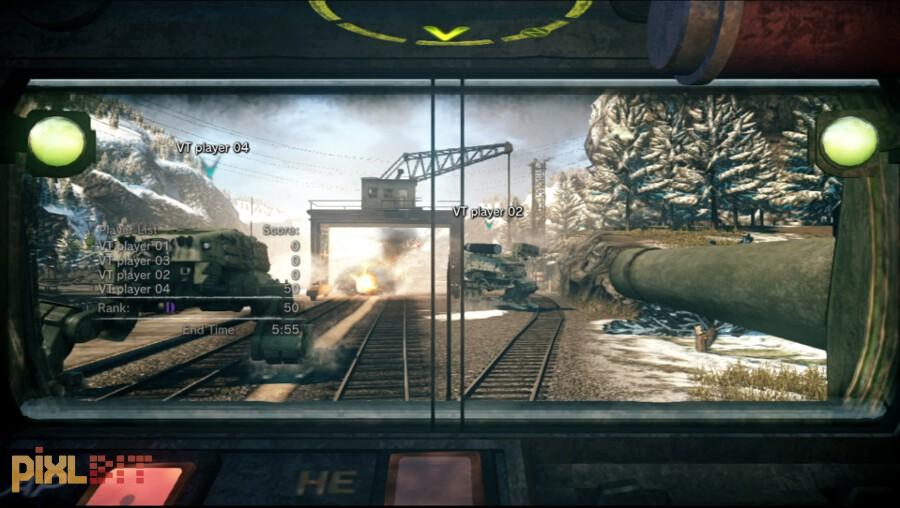Select VT player 01 in the player list
Image resolution: width=900 pixels, height=508 pixels.
pyautogui.click(x=134, y=246)
